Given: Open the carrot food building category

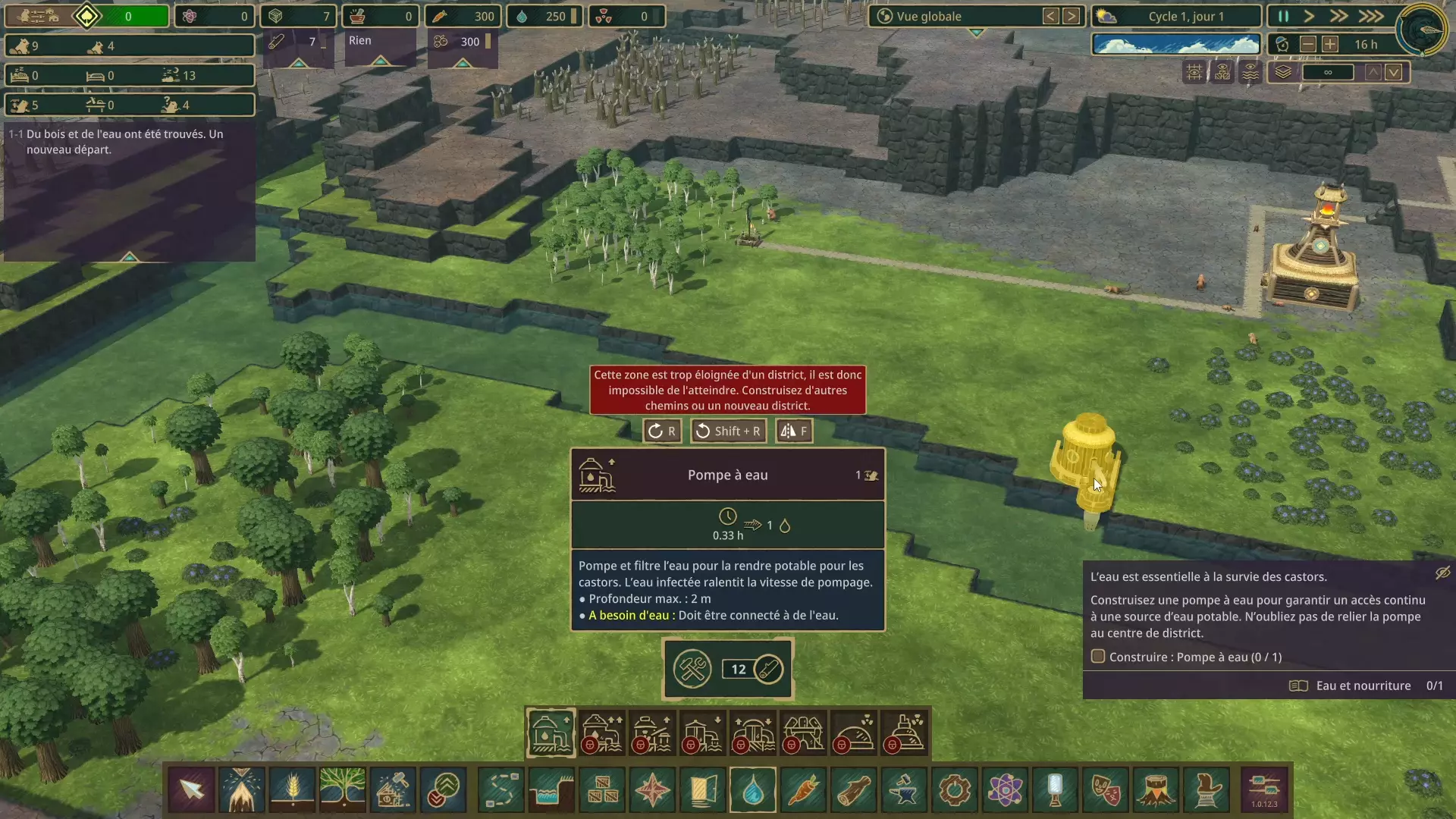Looking at the screenshot, I should (x=803, y=789).
